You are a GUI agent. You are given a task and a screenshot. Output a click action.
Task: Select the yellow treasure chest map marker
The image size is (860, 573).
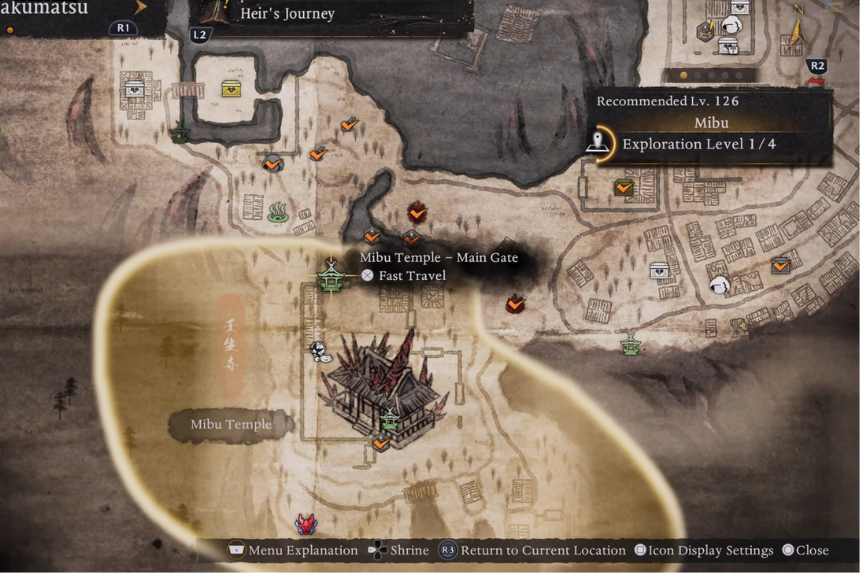click(232, 89)
